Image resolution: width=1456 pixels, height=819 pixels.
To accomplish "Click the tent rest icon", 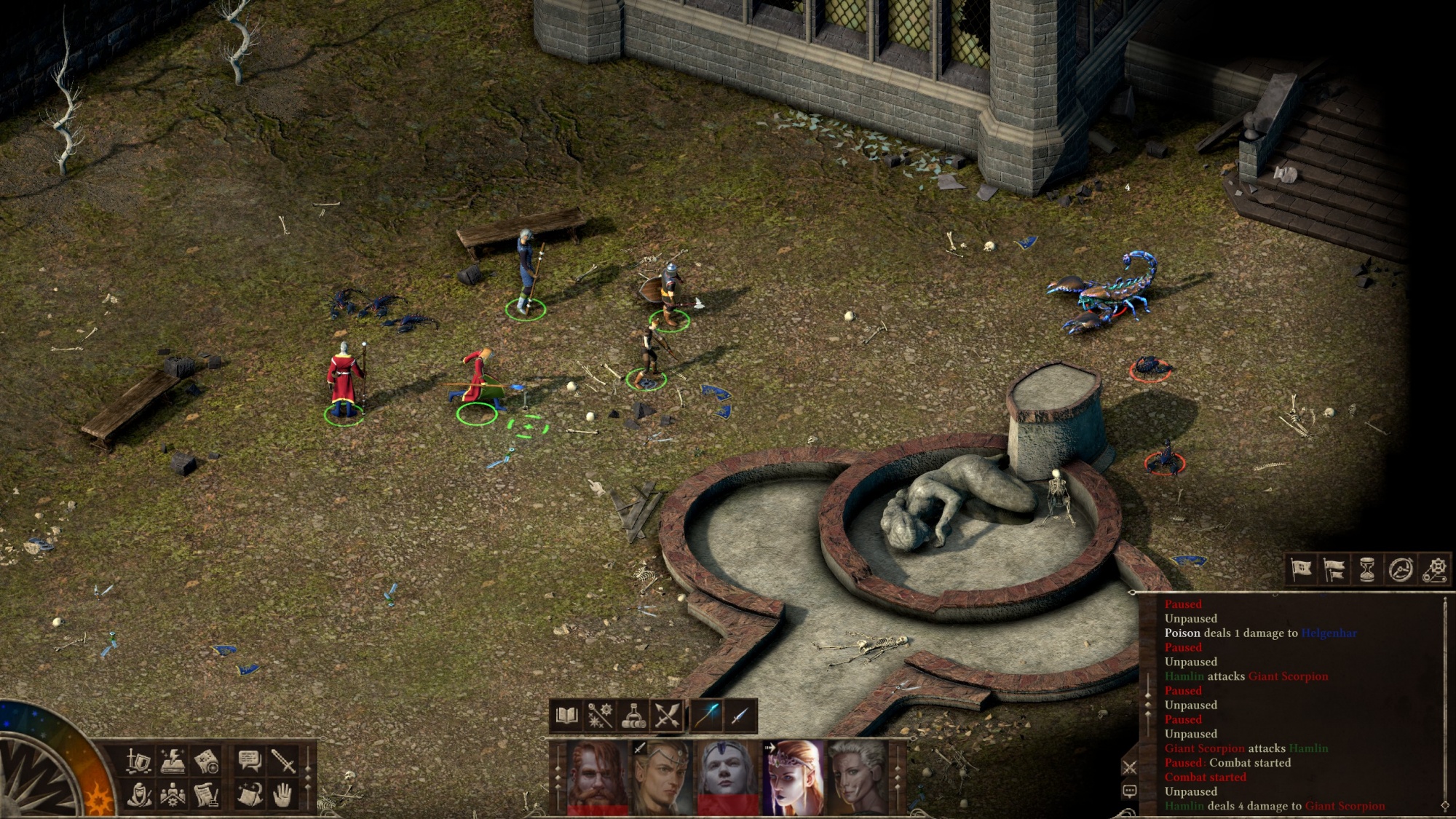I will 249,795.
